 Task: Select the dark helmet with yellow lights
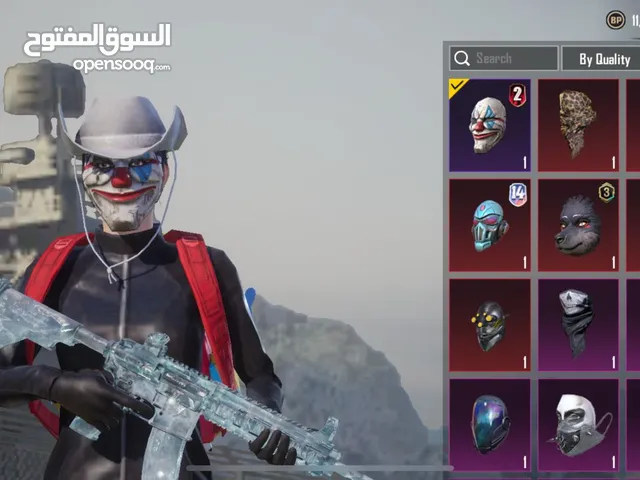489,324
